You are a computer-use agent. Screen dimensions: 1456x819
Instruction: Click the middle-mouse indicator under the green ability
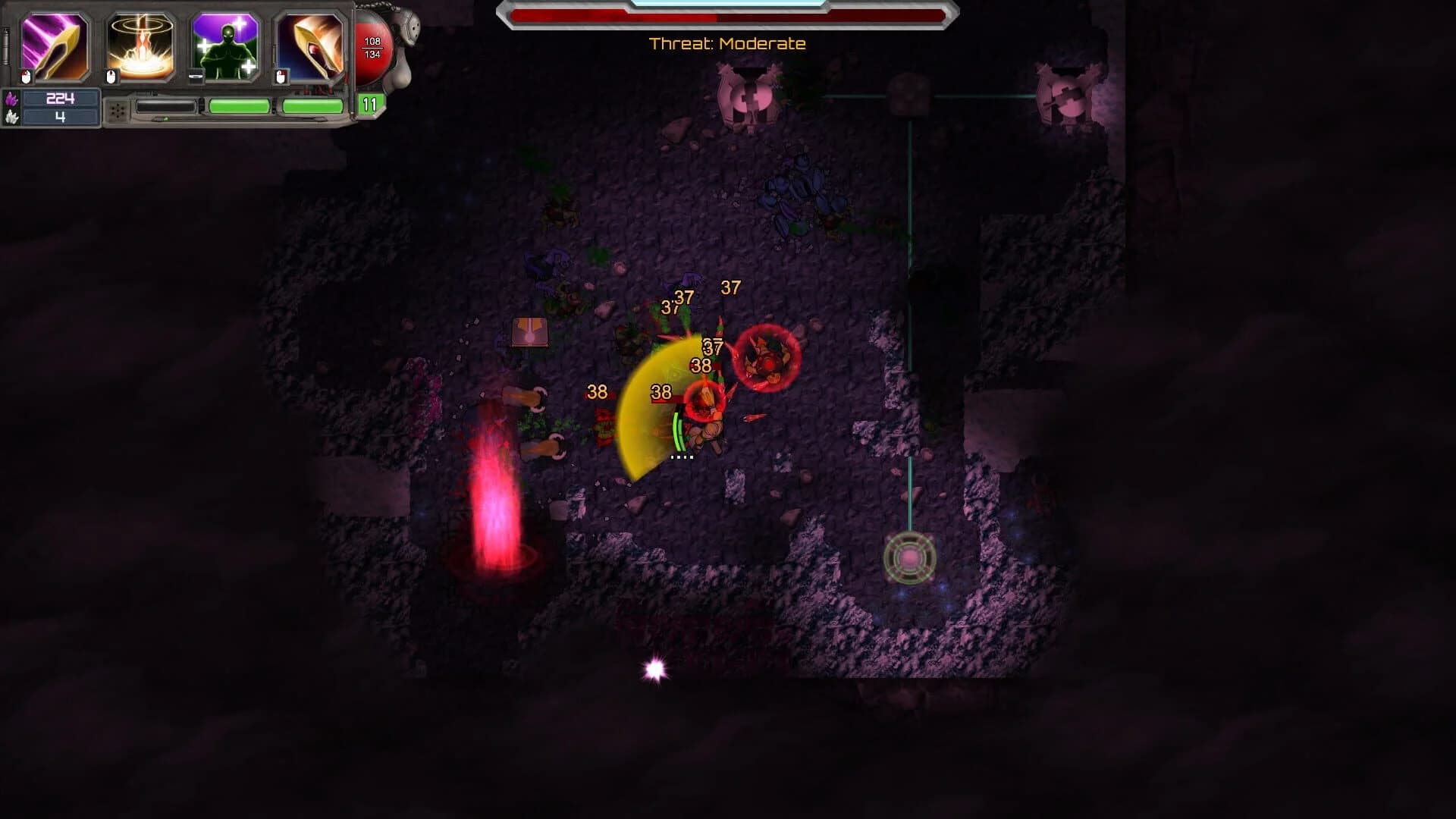[x=196, y=76]
